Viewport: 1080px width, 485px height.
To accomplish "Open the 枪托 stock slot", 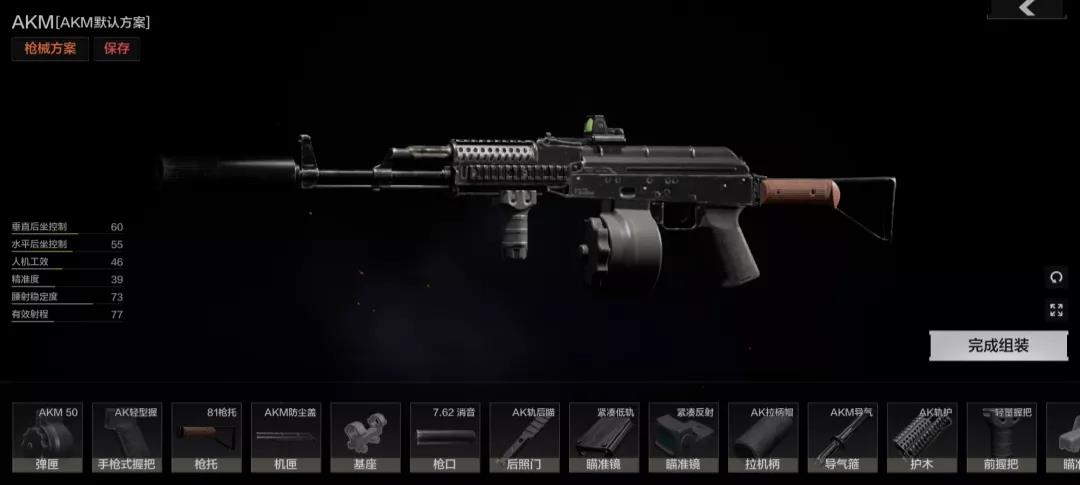I will [206, 437].
